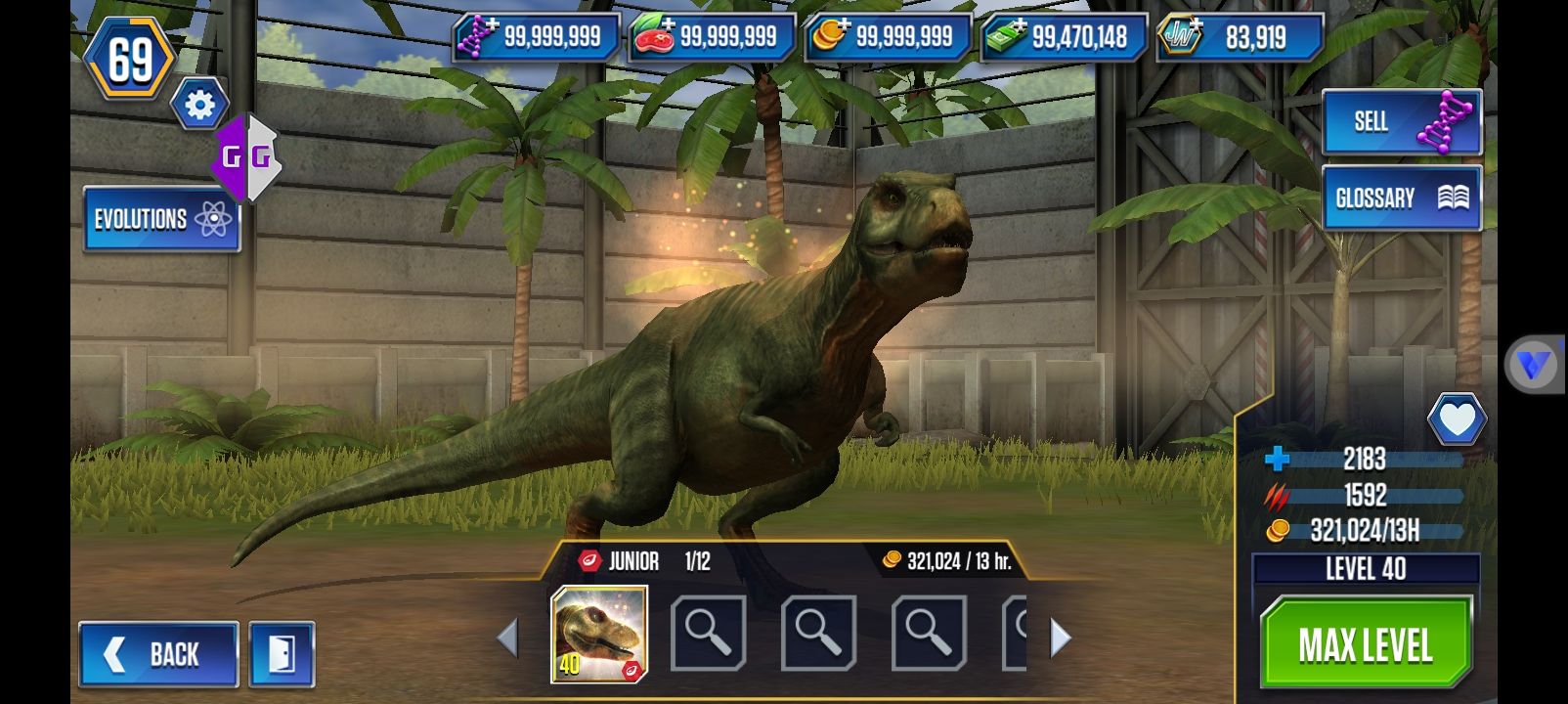
Task: Open the player level 69 badge
Action: [x=130, y=59]
